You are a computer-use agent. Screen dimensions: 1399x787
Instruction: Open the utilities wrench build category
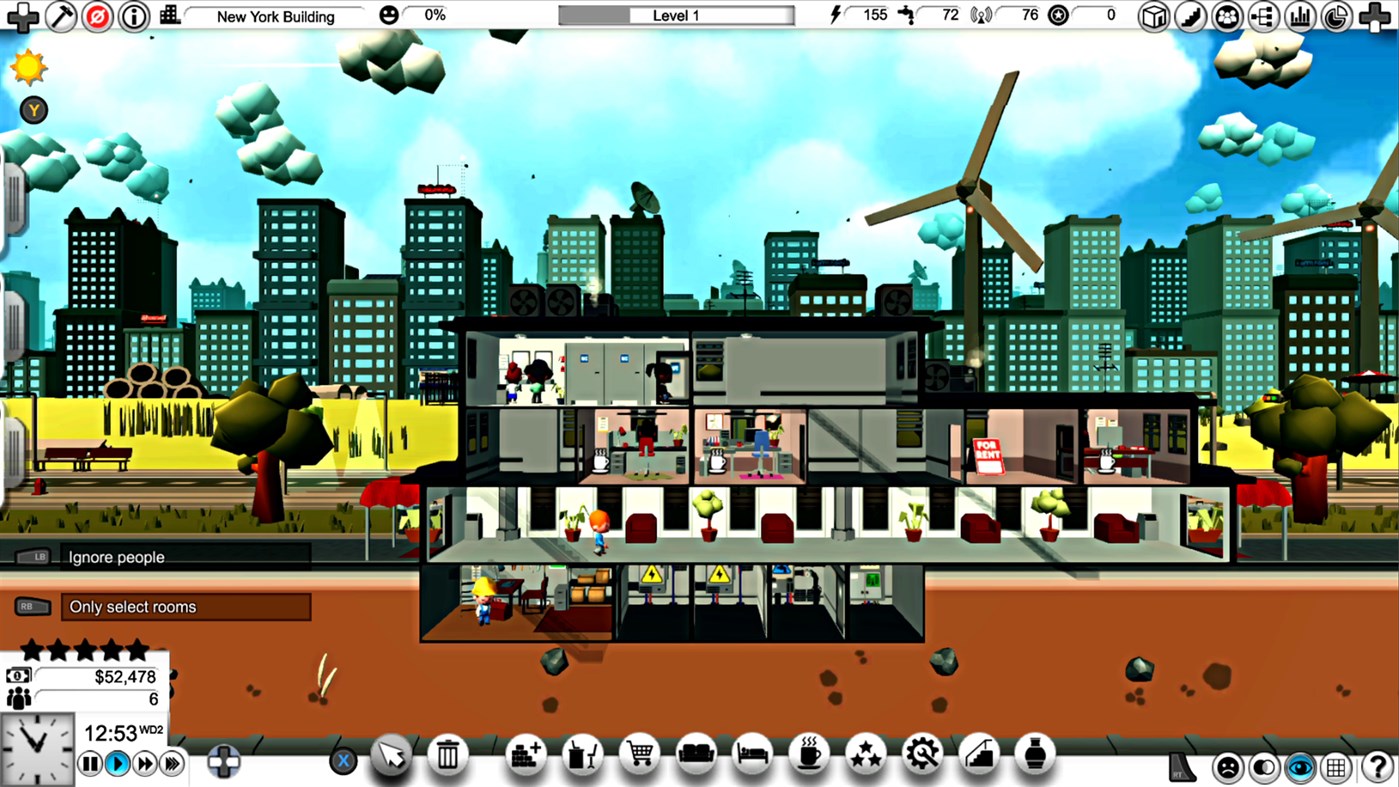click(x=922, y=757)
